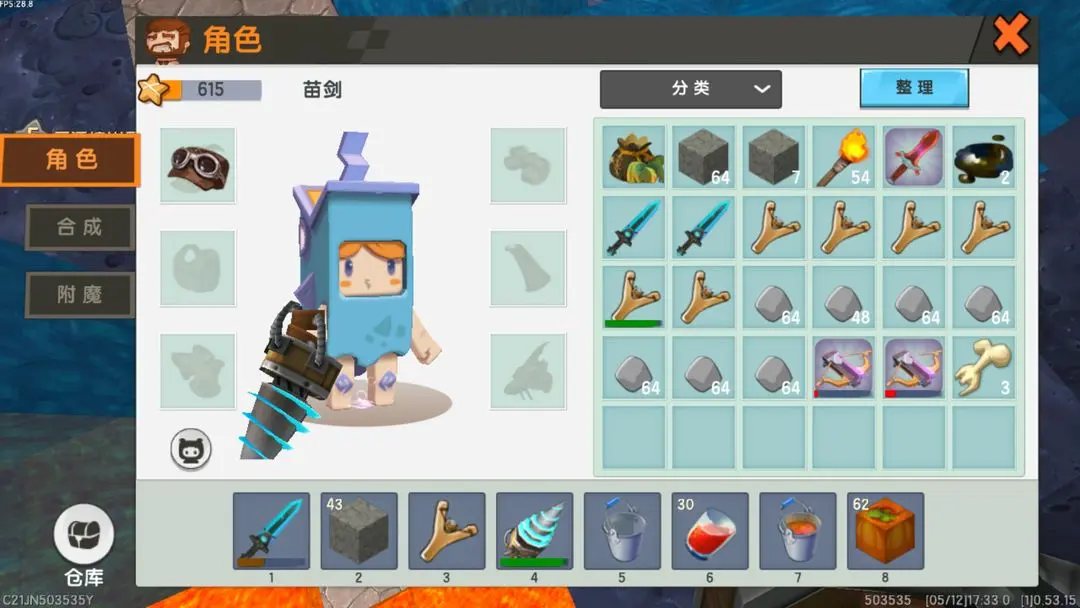The height and width of the screenshot is (608, 1080).
Task: Select the camouflage bag item
Action: click(x=634, y=157)
